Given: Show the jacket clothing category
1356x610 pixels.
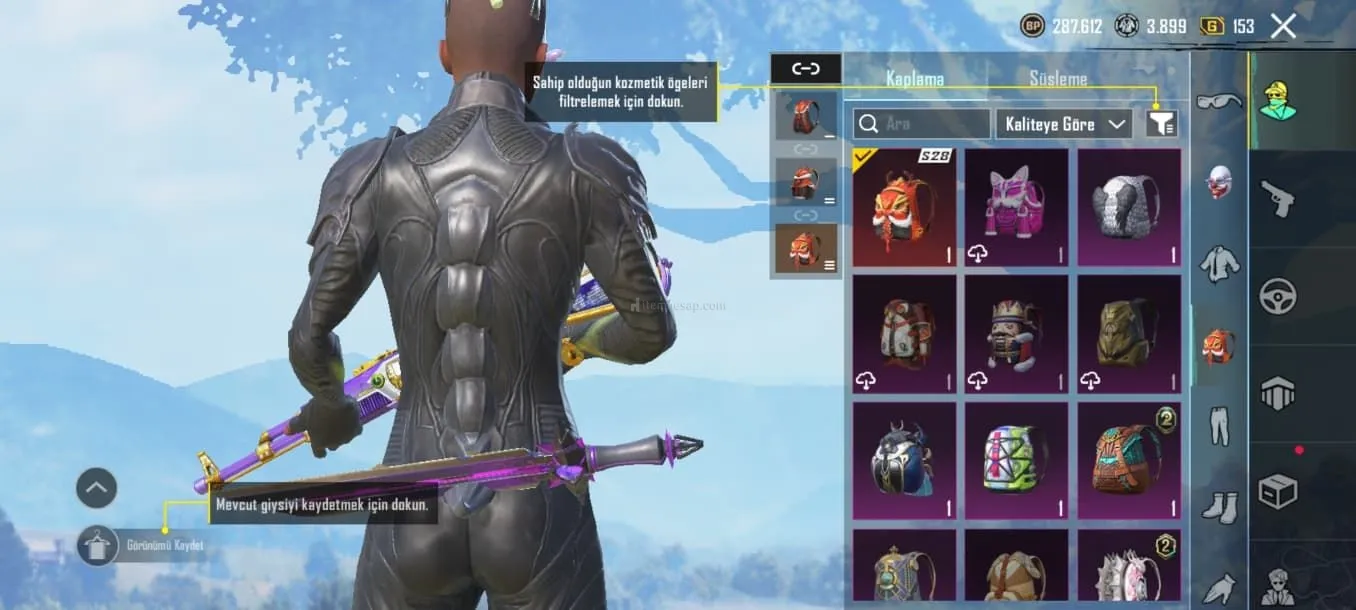Looking at the screenshot, I should pyautogui.click(x=1219, y=264).
